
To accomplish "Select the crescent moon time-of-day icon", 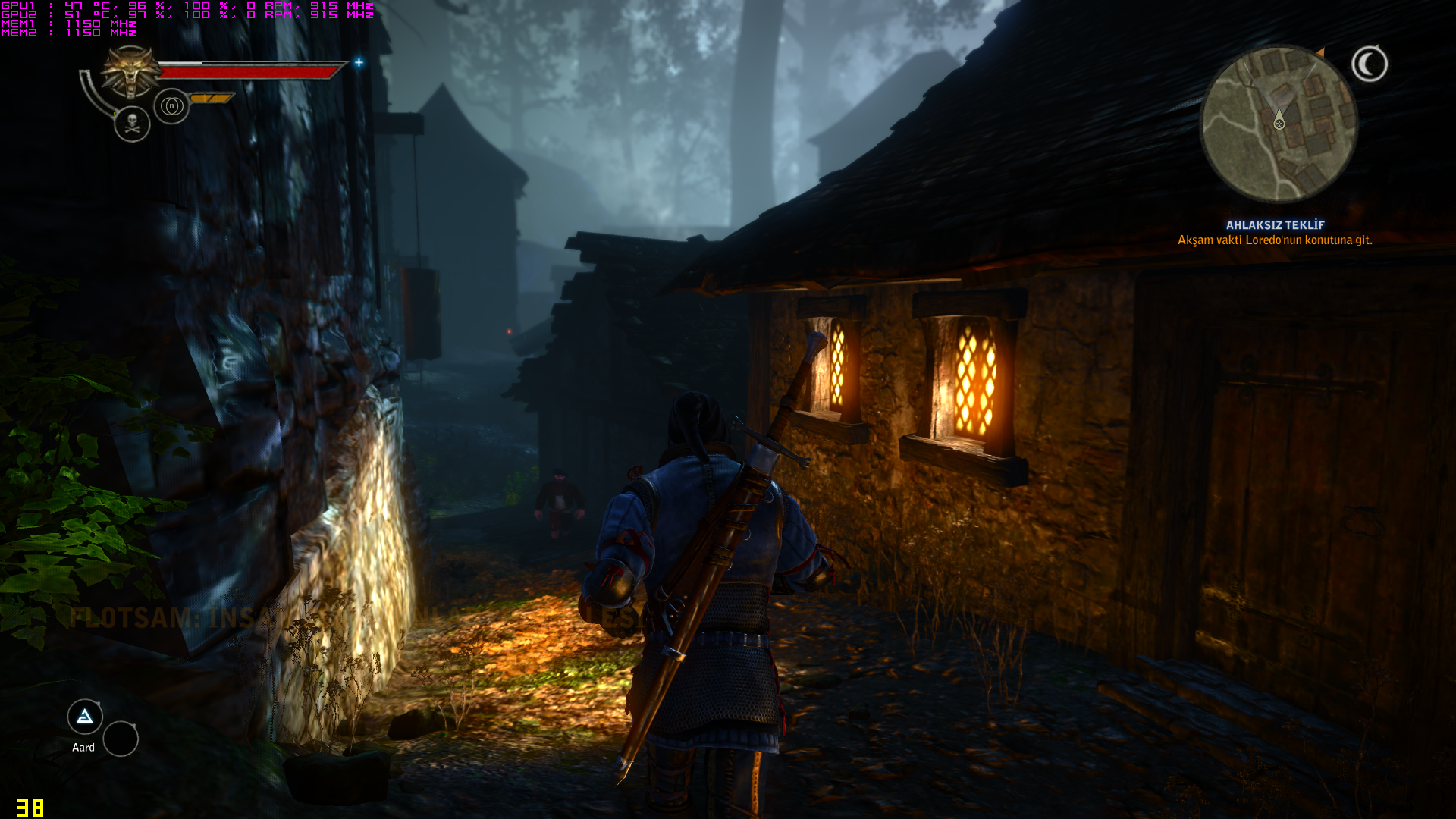I will 1370,64.
